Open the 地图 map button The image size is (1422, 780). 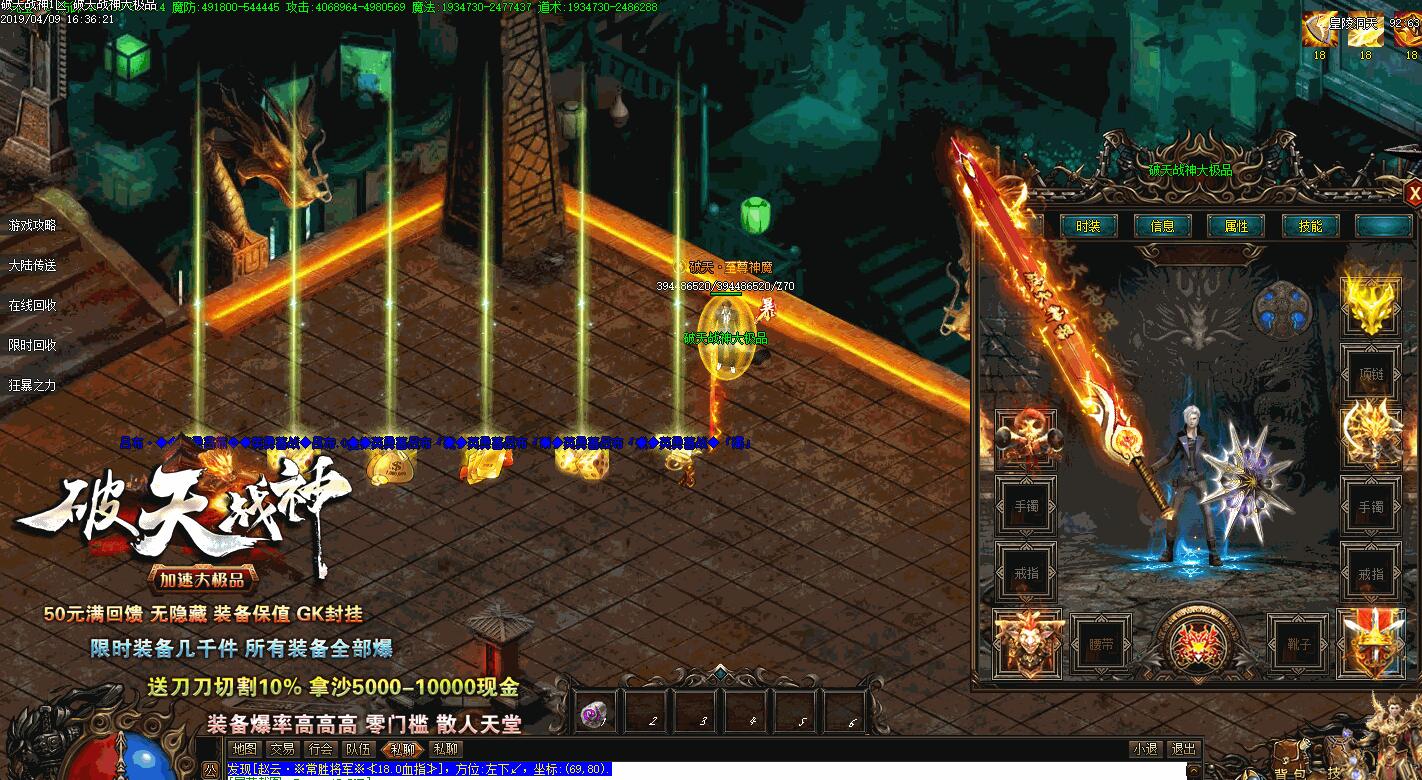(x=244, y=748)
